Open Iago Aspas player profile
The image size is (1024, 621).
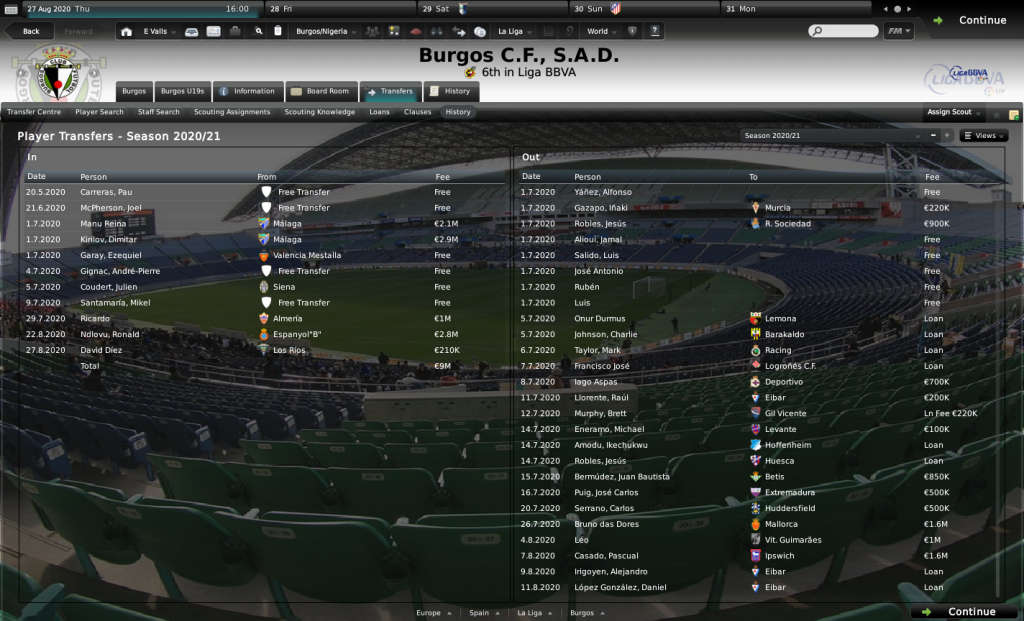click(595, 382)
